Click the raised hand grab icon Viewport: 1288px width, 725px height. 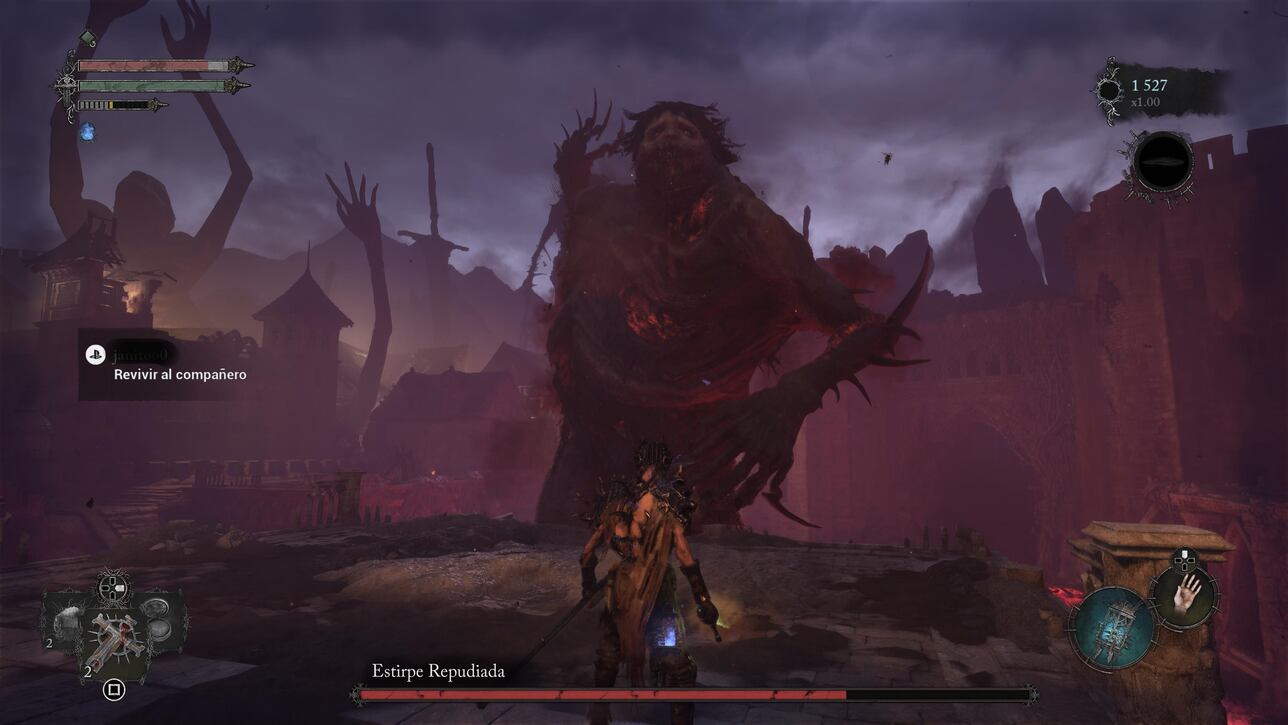point(1185,597)
